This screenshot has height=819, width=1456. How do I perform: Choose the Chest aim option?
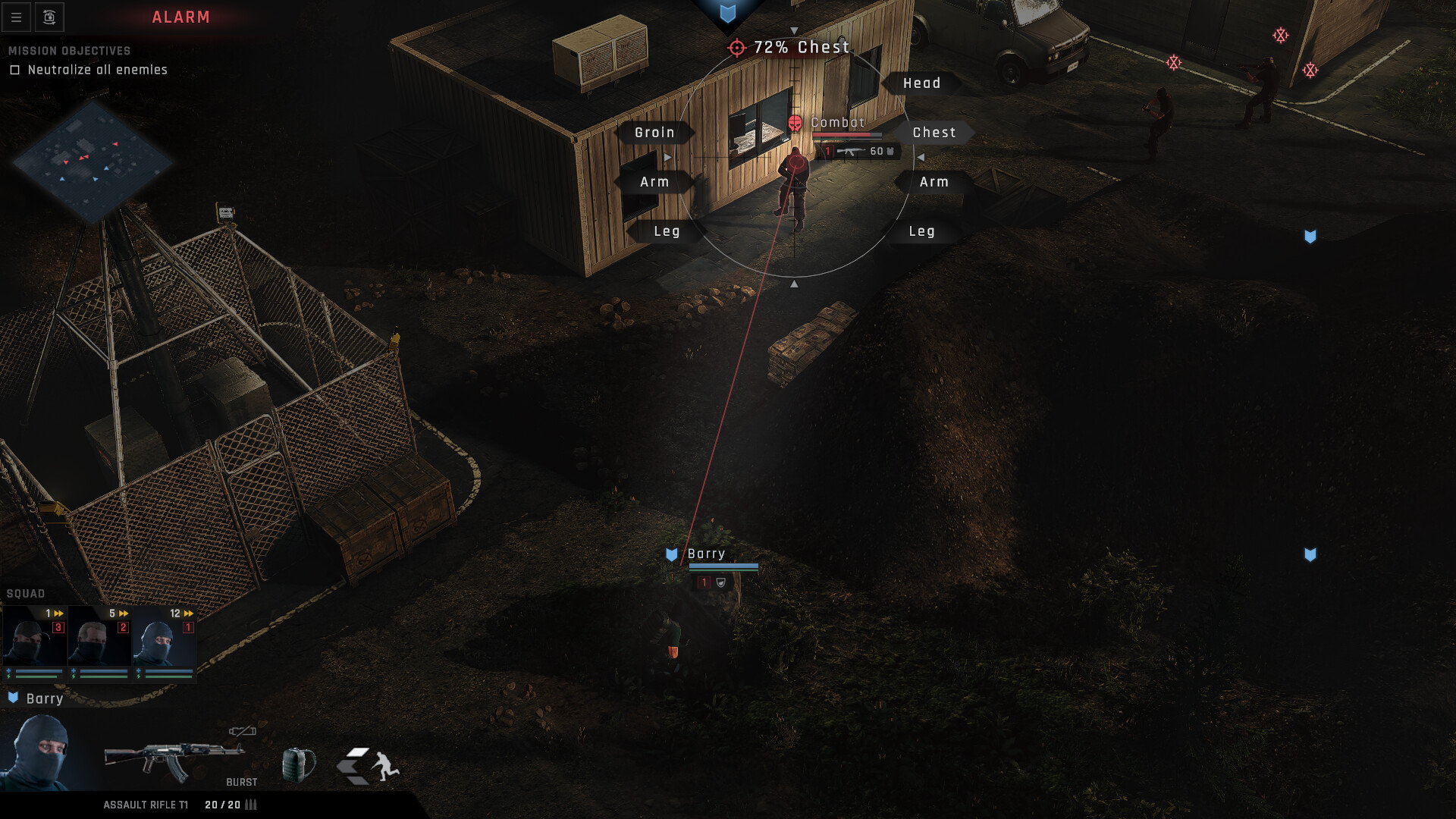coord(934,133)
